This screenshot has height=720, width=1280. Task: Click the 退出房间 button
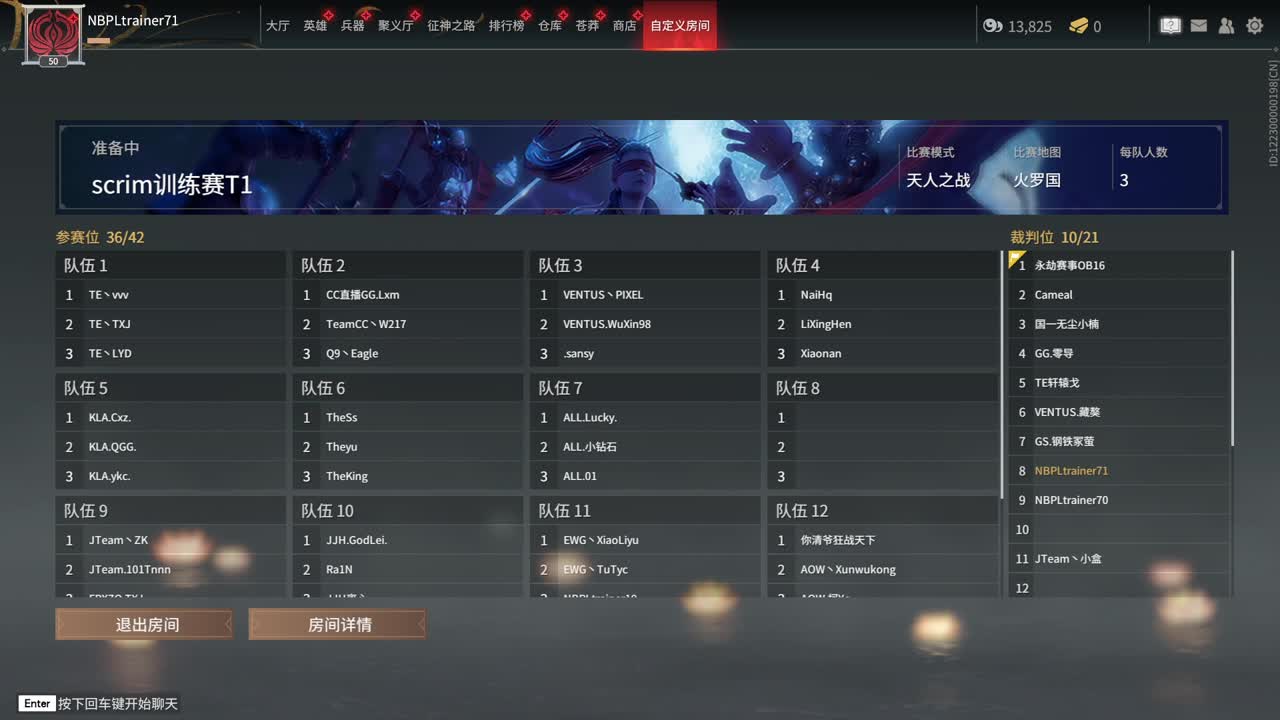click(143, 623)
